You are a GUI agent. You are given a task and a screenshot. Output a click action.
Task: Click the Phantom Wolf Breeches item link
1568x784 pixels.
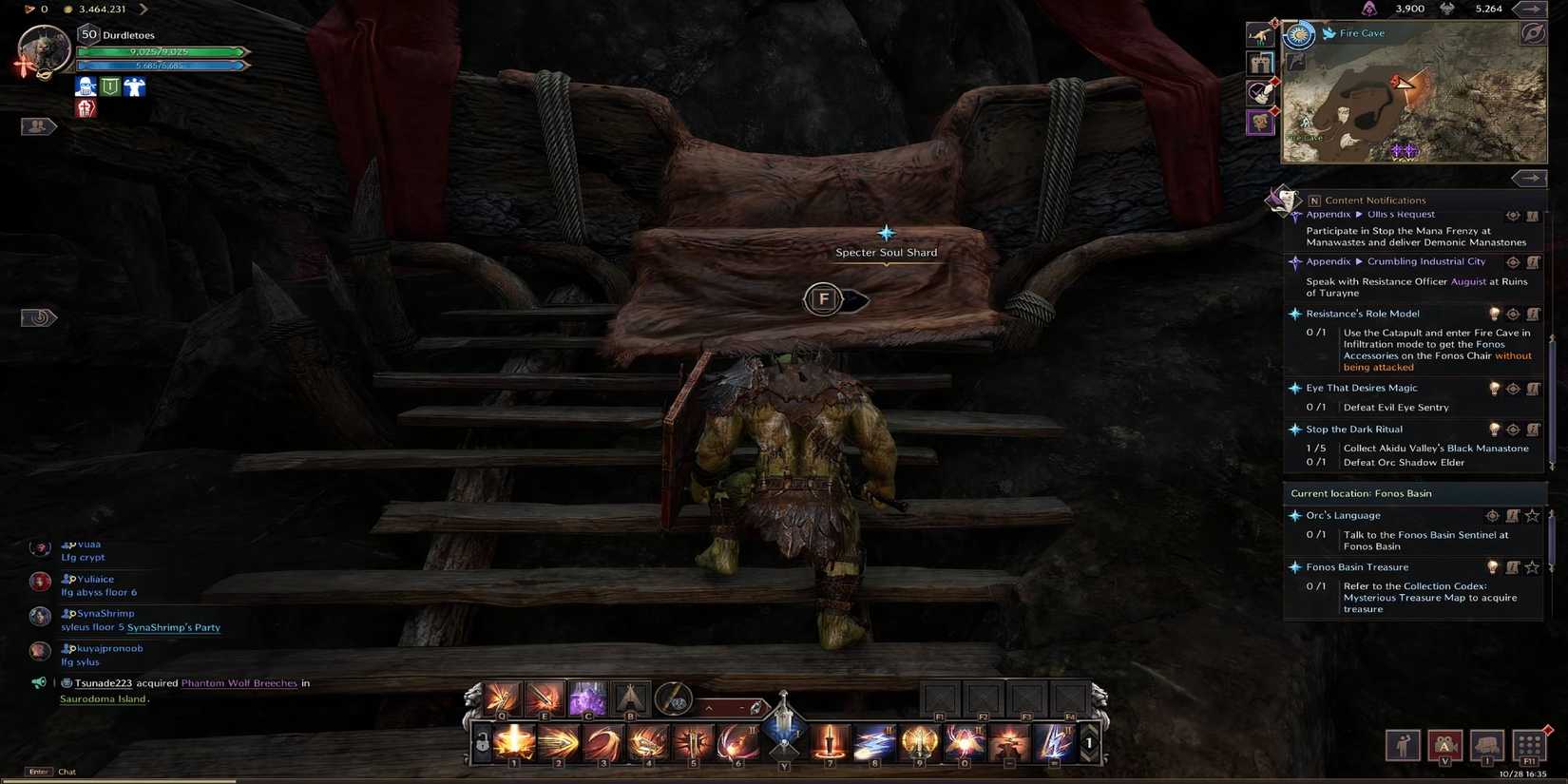[x=236, y=682]
